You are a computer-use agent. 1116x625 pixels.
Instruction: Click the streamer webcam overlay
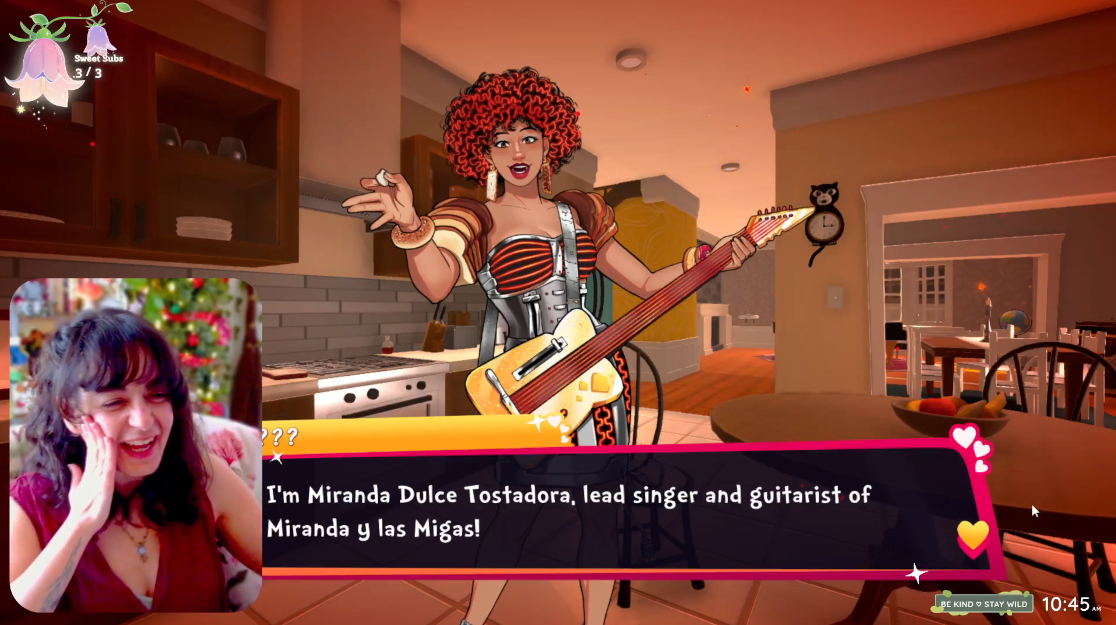(x=136, y=445)
